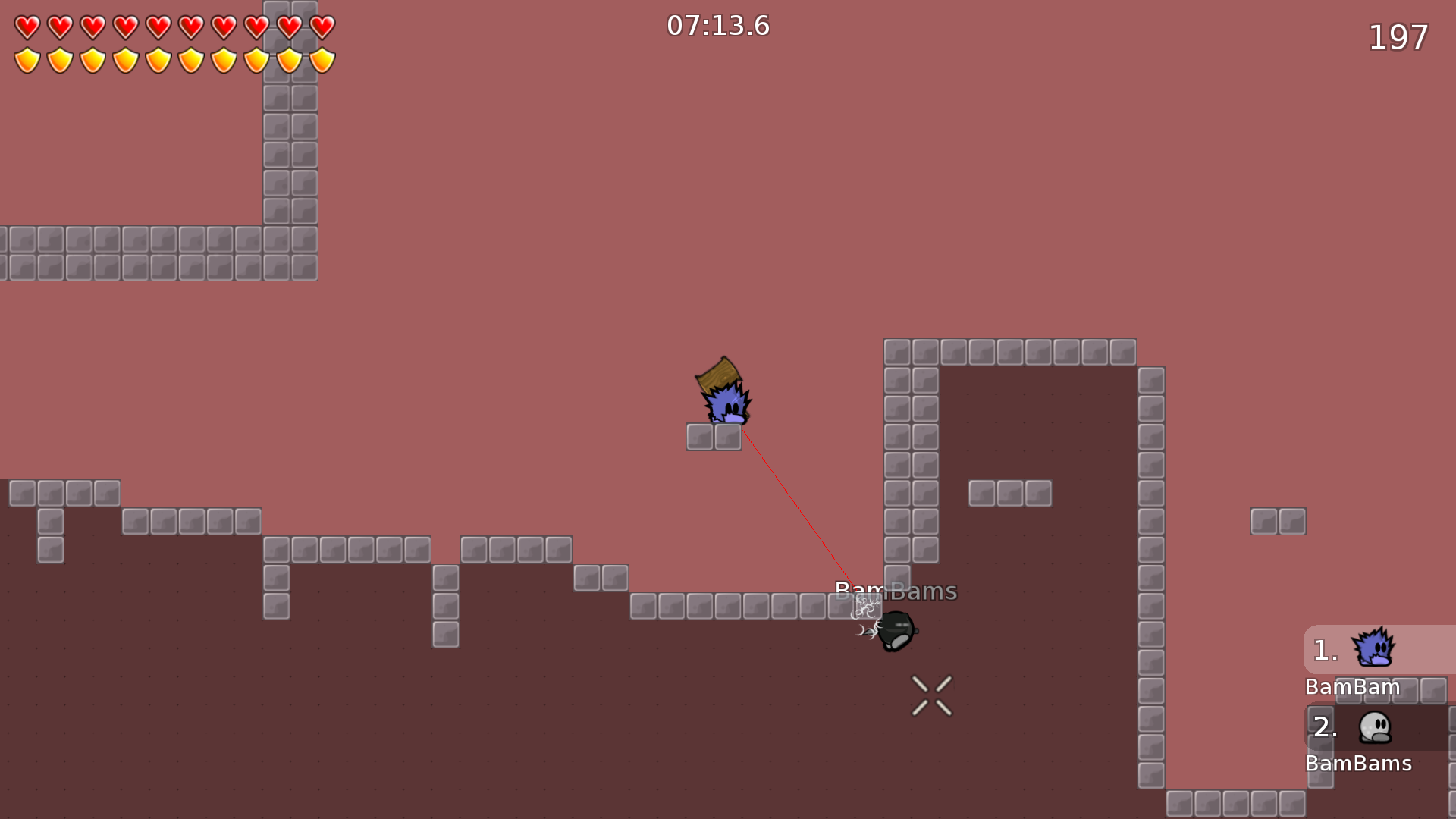Select the BamBams name tag above the ninja
1456x819 pixels.
point(896,591)
